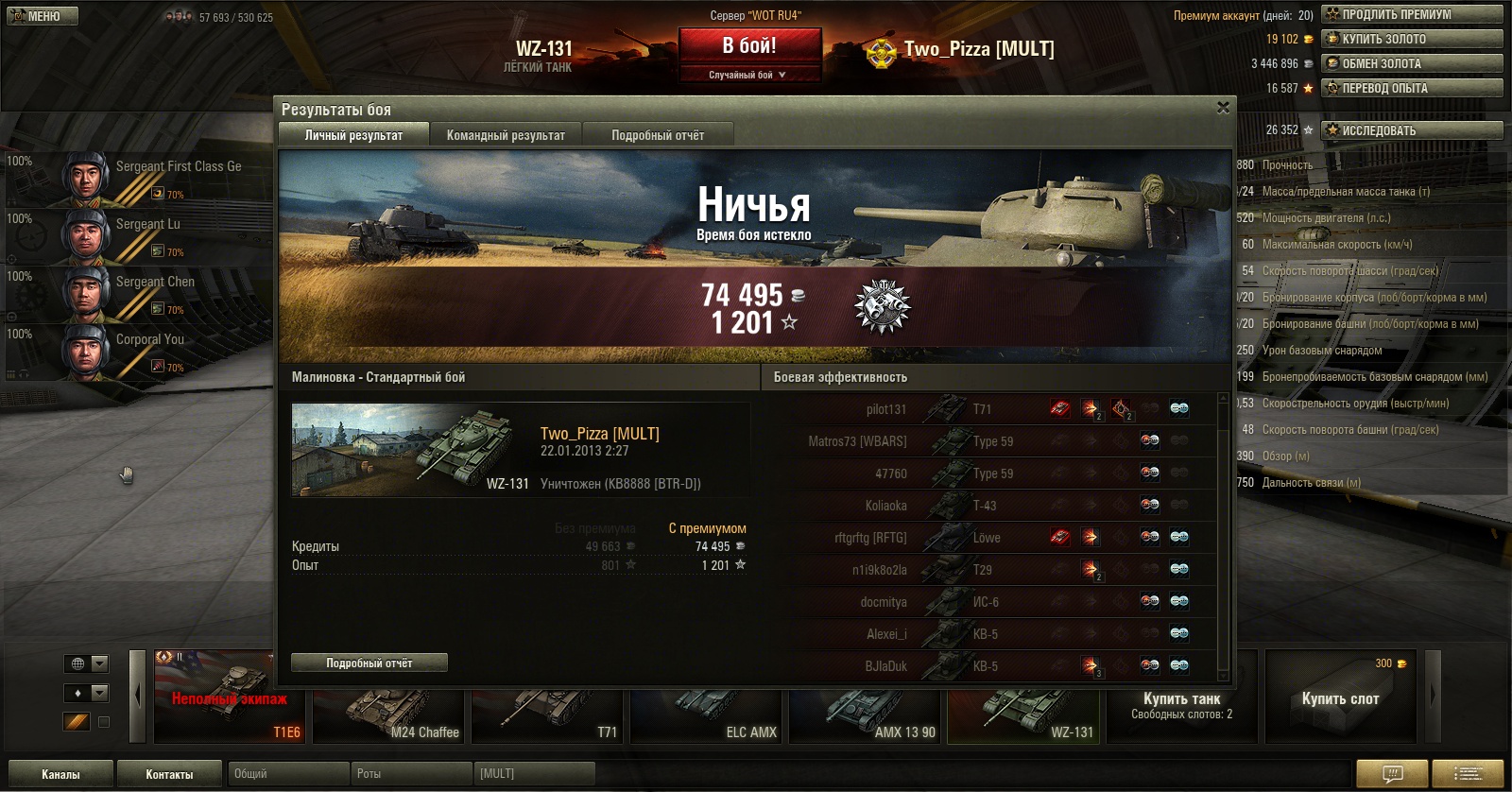Screen dimensions: 1512x792
Task: Switch to the Подробный отчёт tab
Action: pyautogui.click(x=658, y=135)
